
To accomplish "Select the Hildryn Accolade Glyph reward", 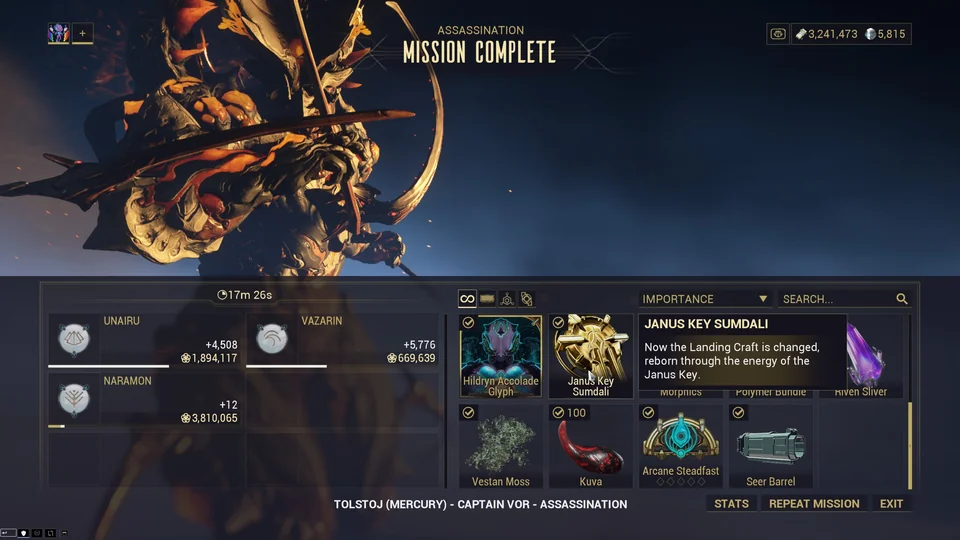I will (501, 356).
